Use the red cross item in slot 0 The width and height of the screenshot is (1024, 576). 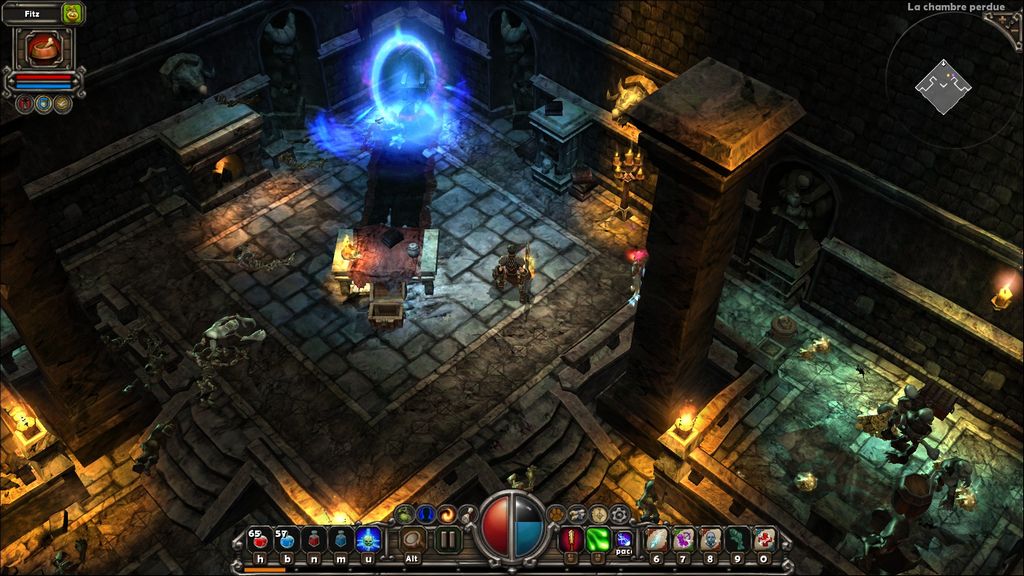click(765, 541)
